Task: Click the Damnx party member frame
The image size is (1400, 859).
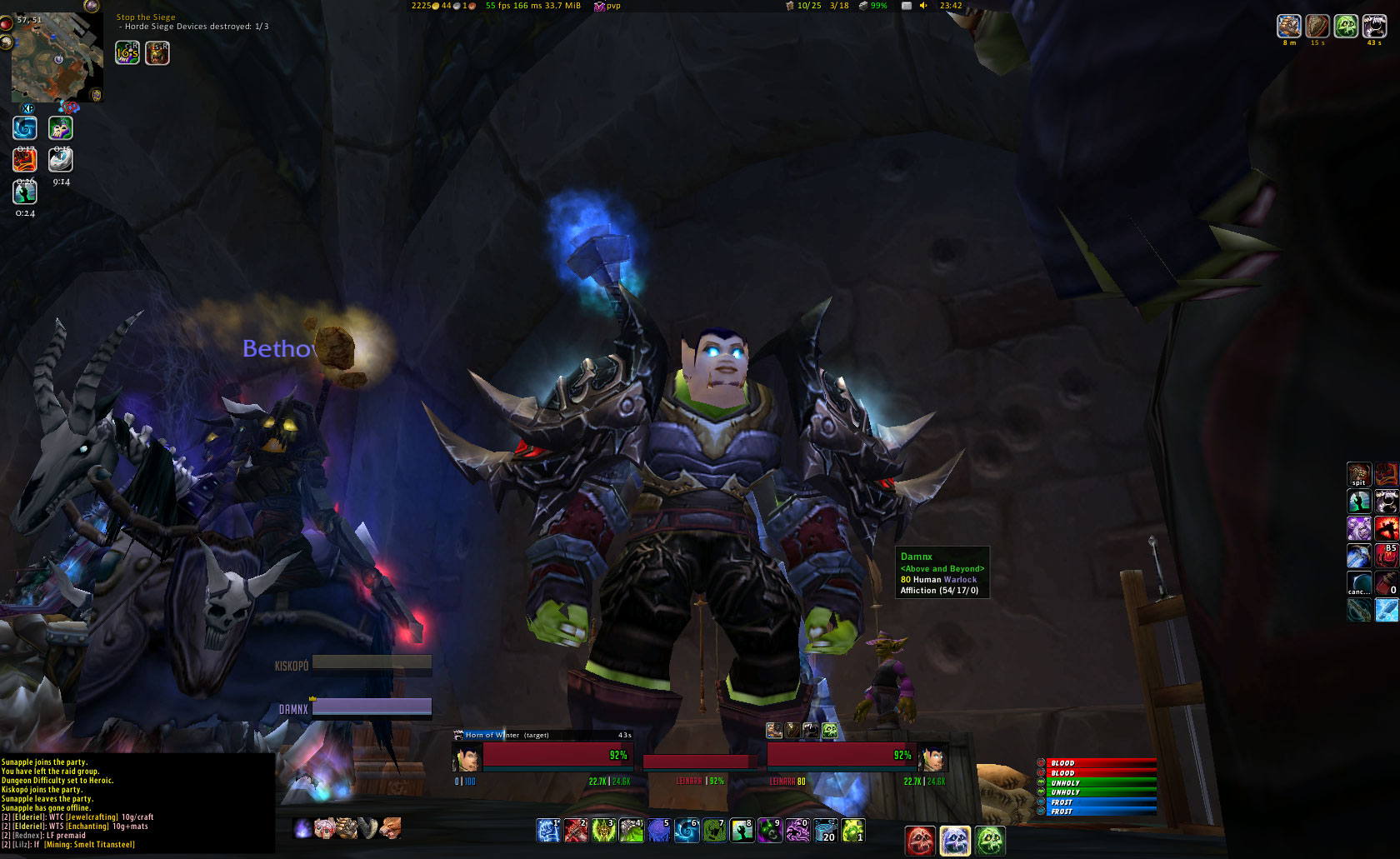Action: [372, 708]
